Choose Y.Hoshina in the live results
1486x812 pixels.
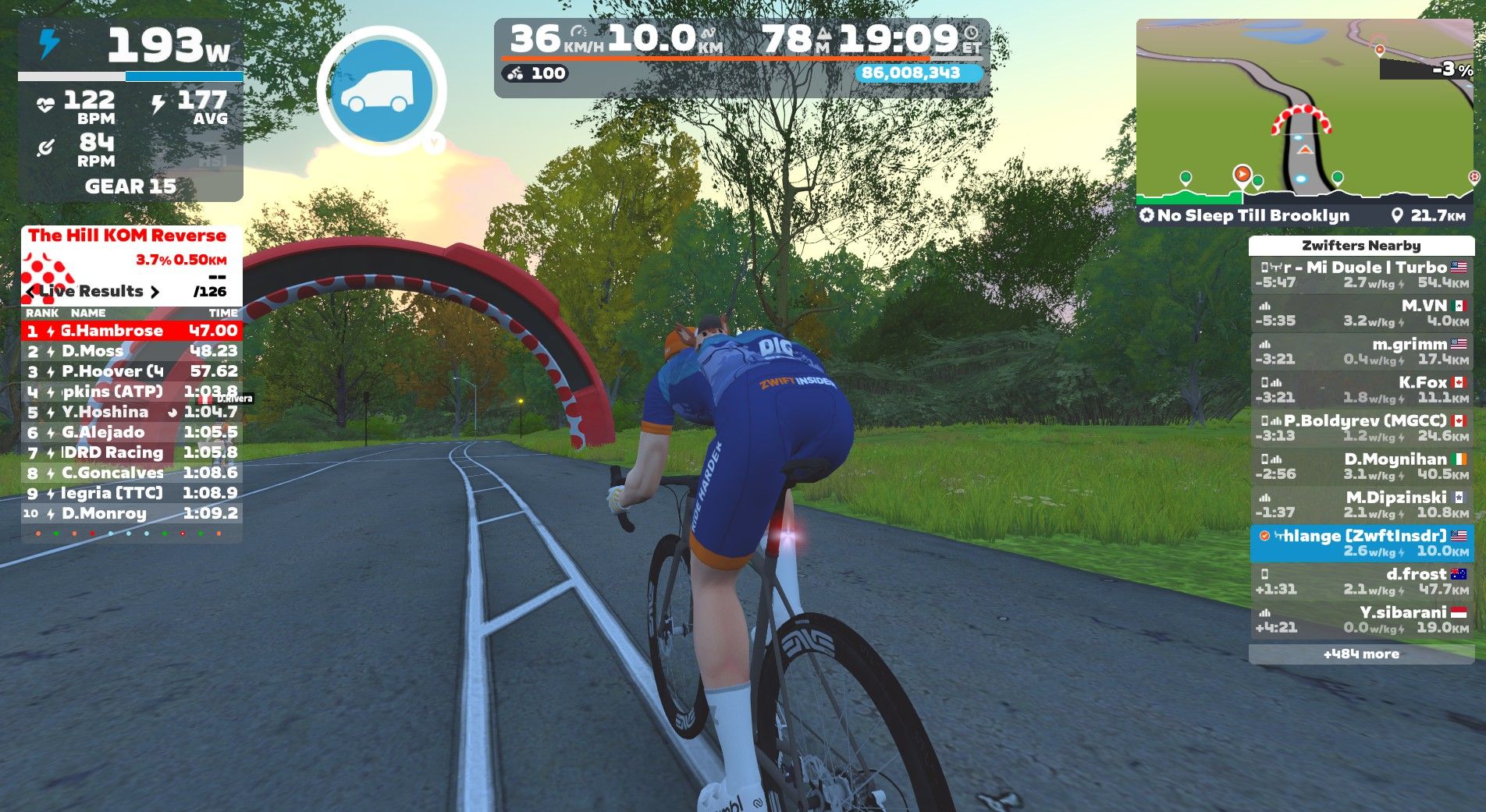[131, 412]
